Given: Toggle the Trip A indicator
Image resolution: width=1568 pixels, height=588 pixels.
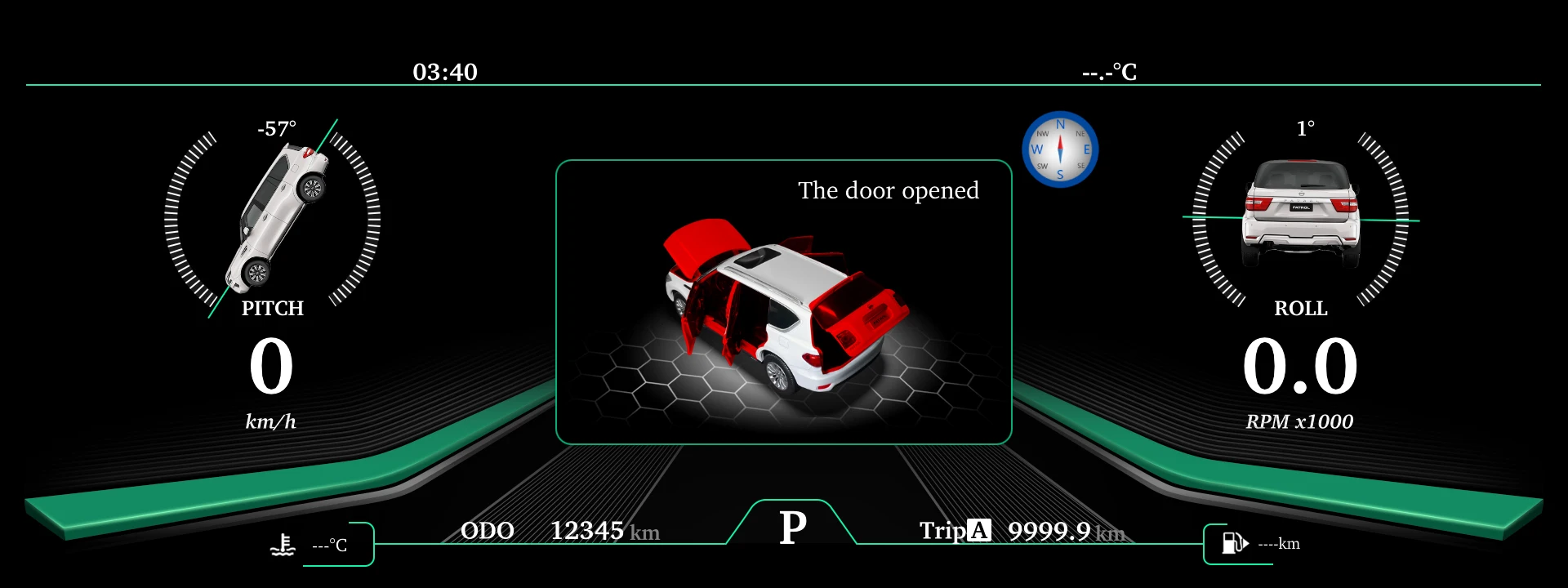Looking at the screenshot, I should tap(978, 531).
